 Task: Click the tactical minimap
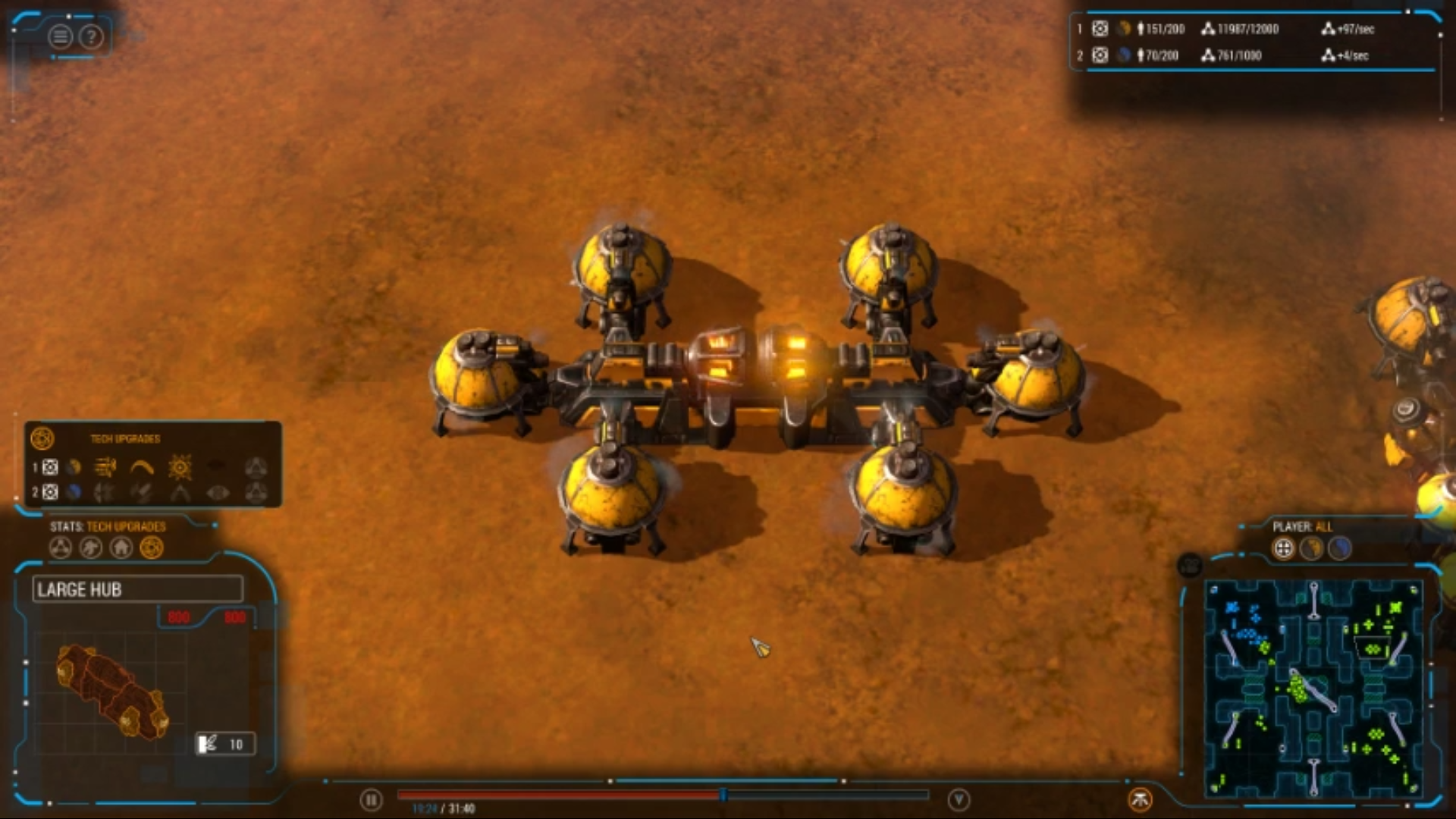point(1313,689)
